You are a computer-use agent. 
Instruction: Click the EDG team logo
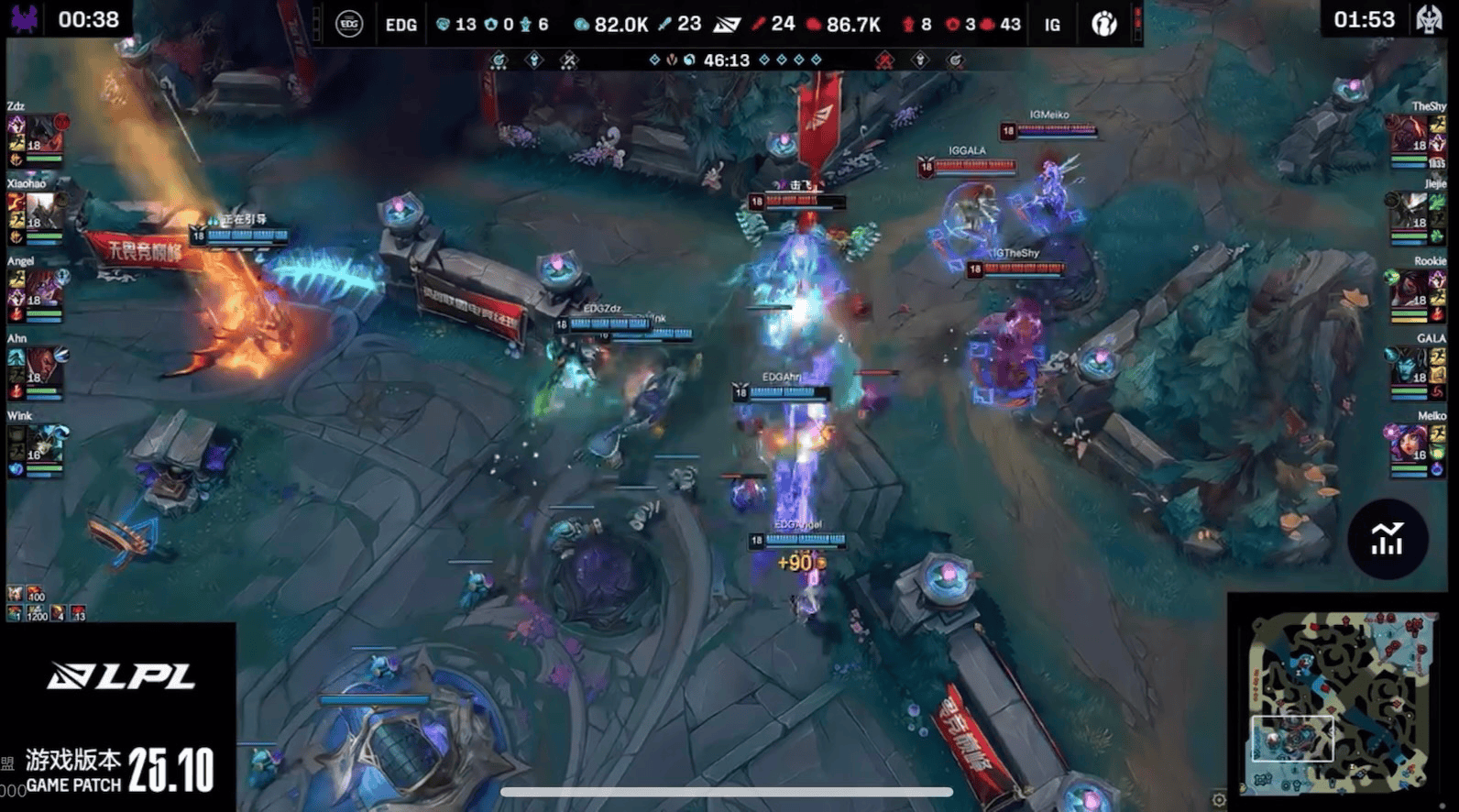point(349,24)
